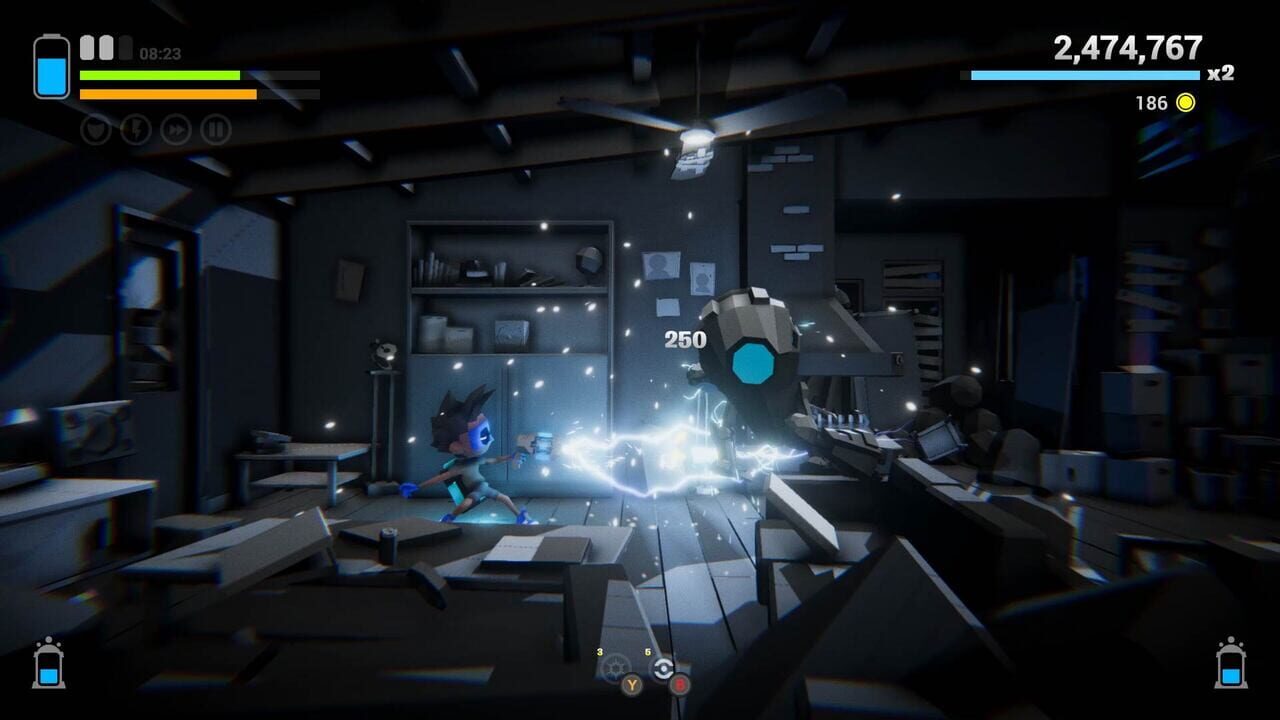The image size is (1280, 720).
Task: Select the drone gadget icon showing 5 charges
Action: pos(662,668)
